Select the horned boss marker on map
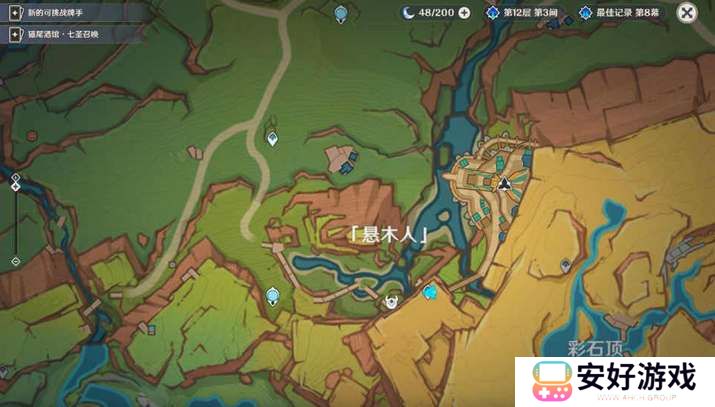 pyautogui.click(x=392, y=298)
